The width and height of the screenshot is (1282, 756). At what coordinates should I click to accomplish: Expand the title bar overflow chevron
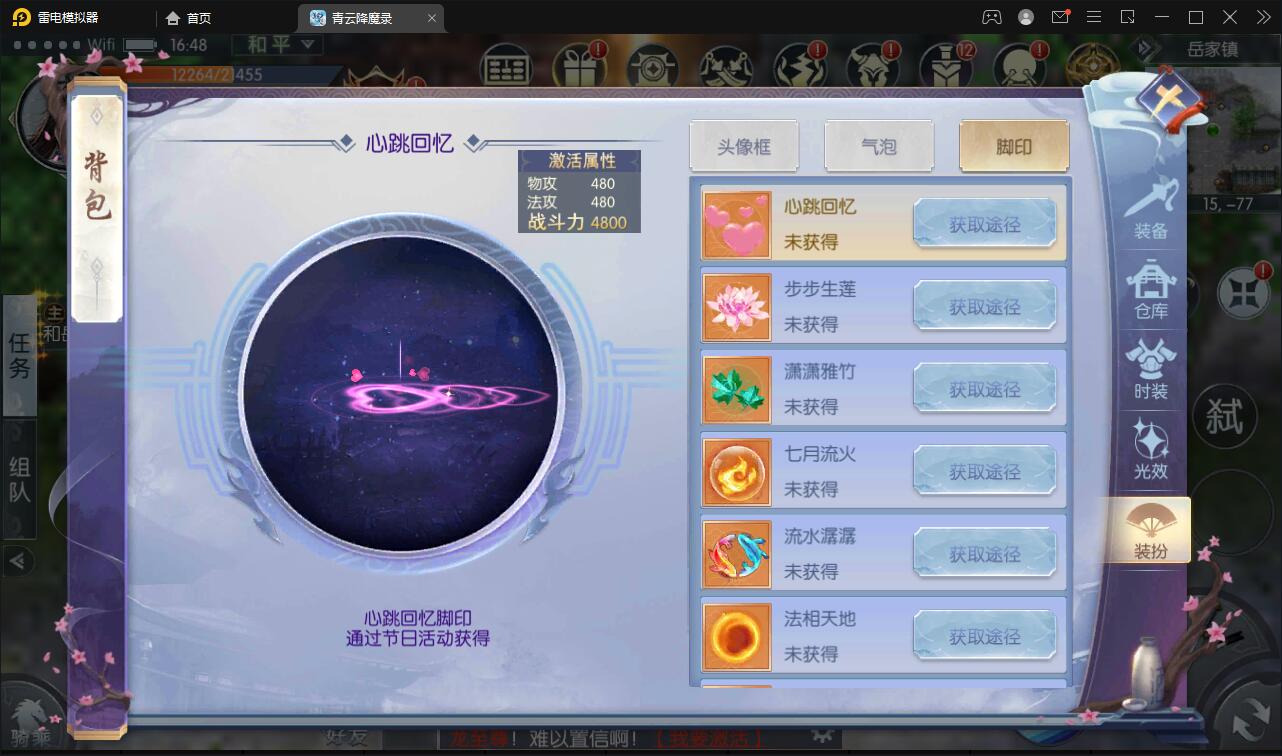1261,17
